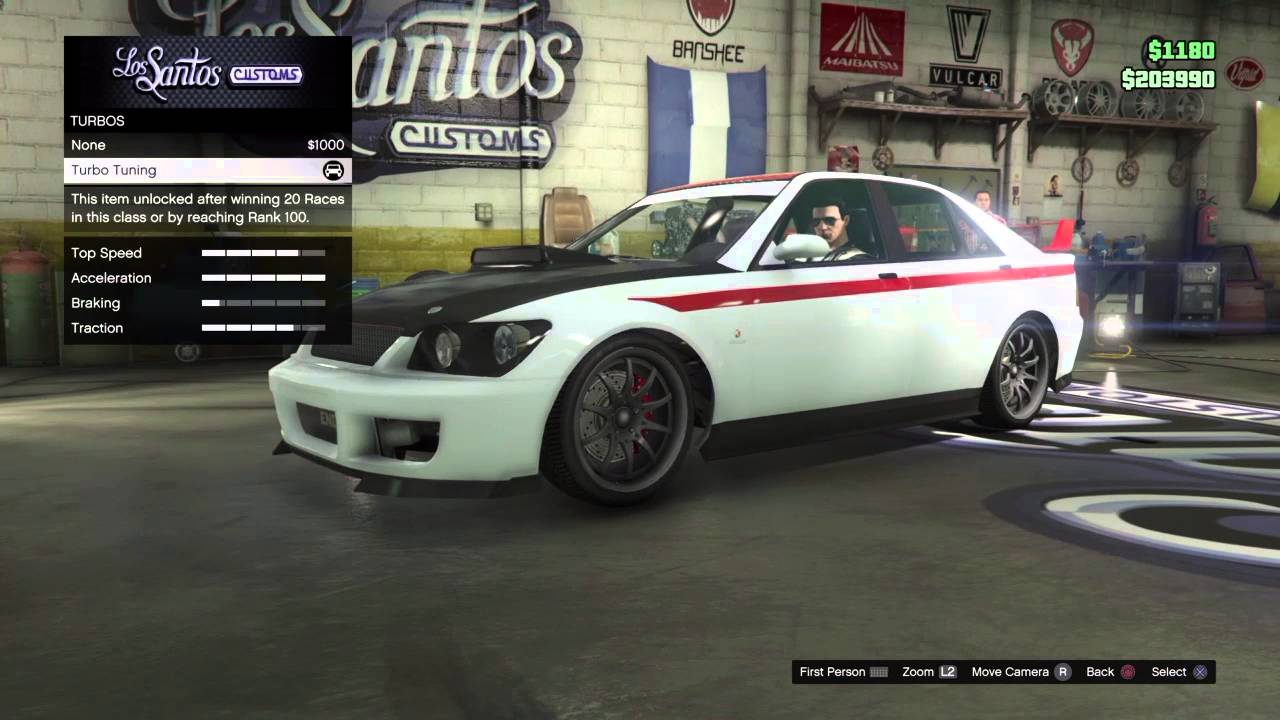The image size is (1280, 720).
Task: Choose the Turbo Tuning upgrade
Action: [x=207, y=170]
